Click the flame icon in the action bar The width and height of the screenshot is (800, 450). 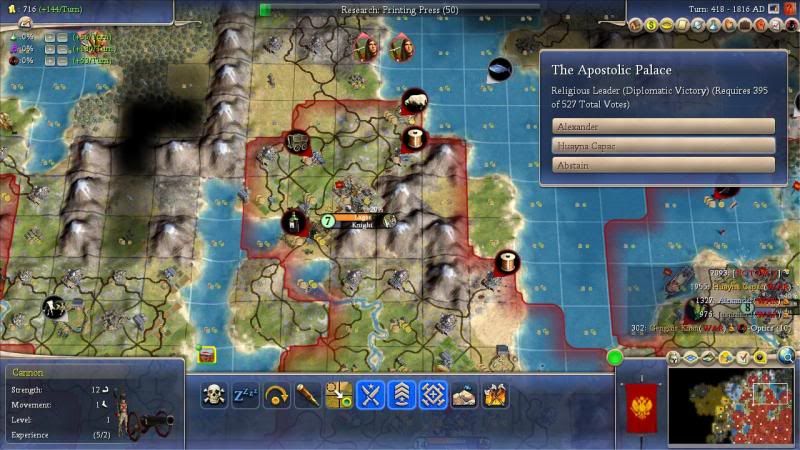(x=495, y=394)
